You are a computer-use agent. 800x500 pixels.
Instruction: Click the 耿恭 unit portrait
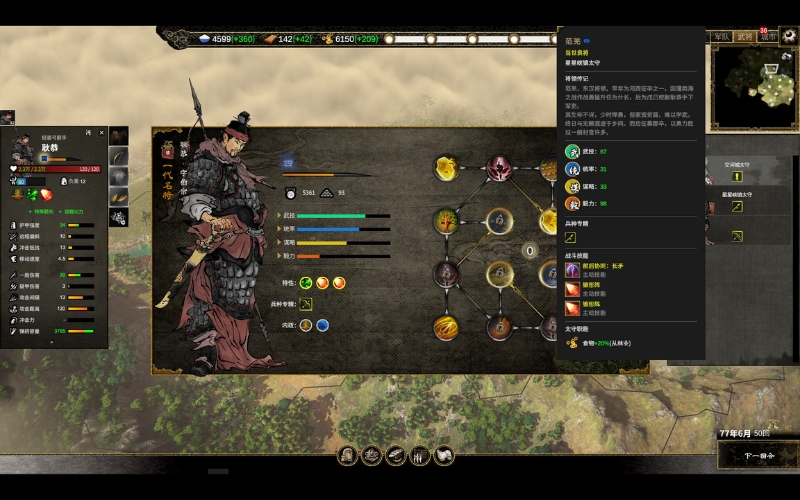23,151
